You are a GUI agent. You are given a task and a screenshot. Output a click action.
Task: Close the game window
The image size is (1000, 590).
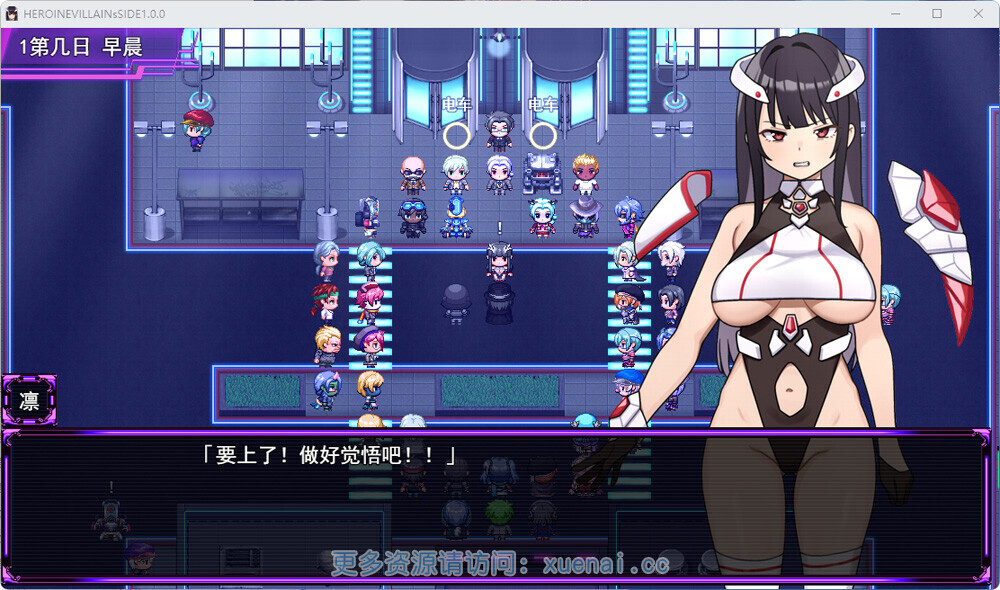coord(977,14)
